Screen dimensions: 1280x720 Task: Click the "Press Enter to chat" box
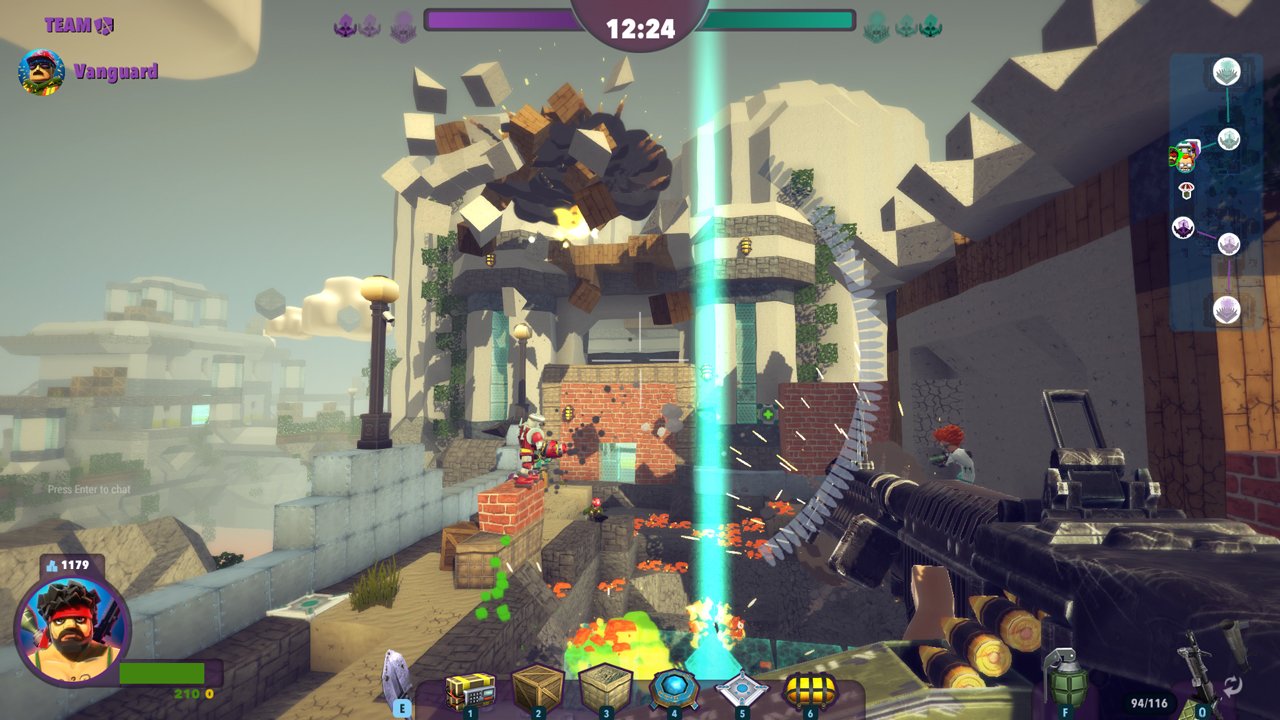(x=89, y=489)
